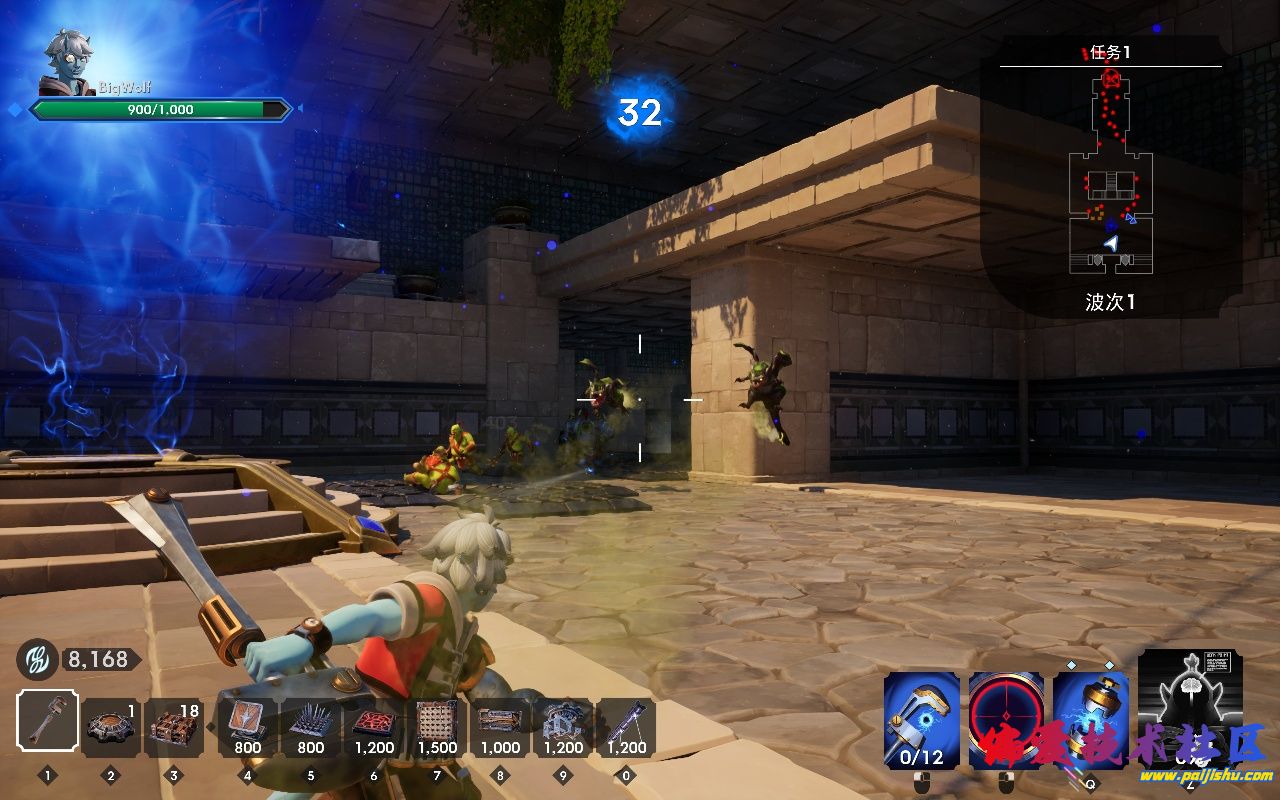Select the wrench weapon in slot 1
This screenshot has width=1280, height=800.
pos(48,722)
